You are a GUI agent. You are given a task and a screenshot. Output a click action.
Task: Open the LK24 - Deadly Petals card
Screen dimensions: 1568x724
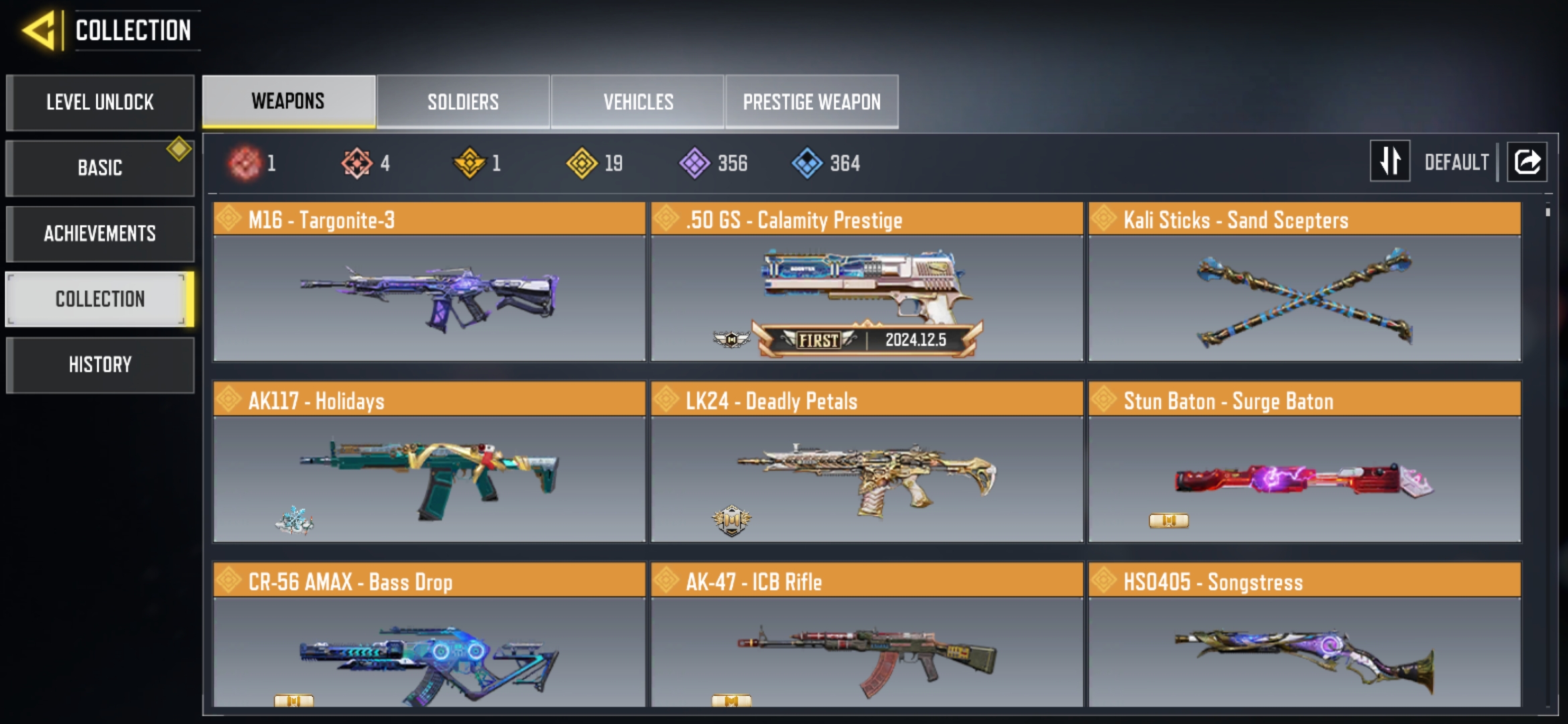[866, 463]
